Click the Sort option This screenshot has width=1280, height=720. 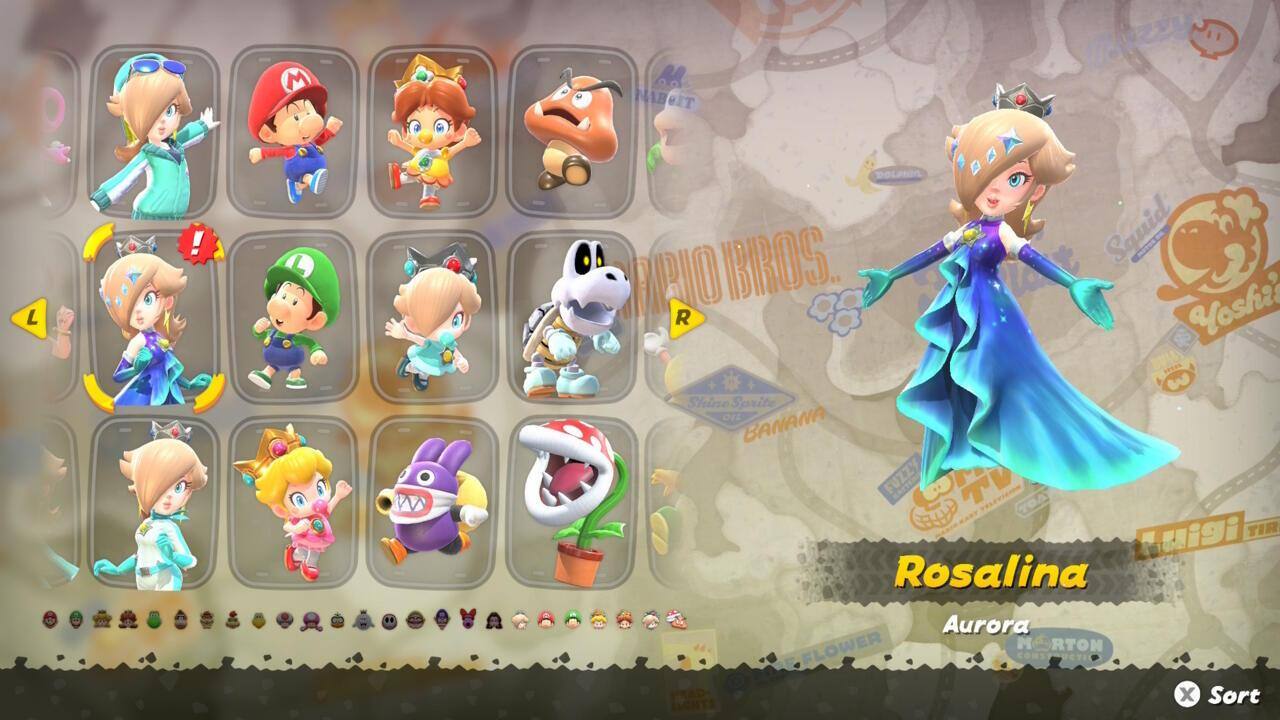coord(1218,694)
